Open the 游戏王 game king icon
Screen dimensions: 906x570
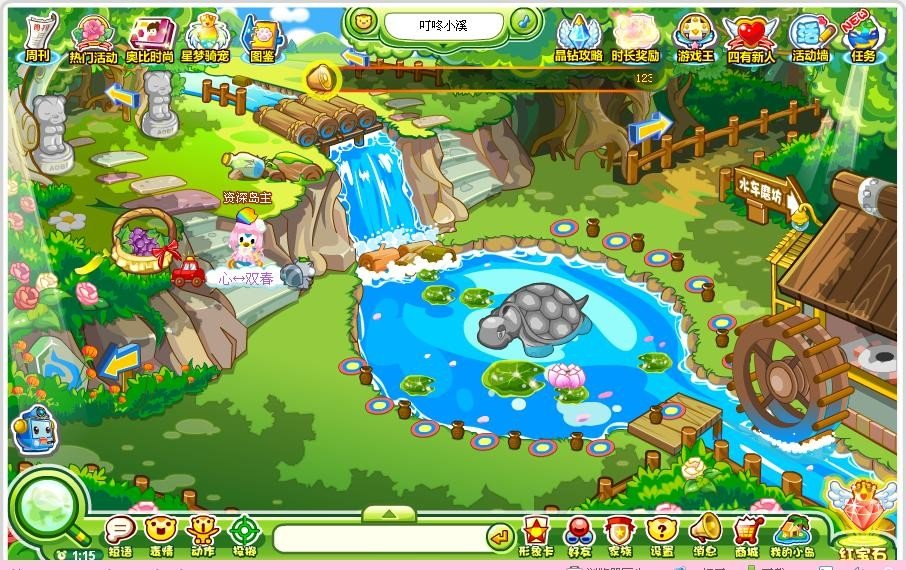694,38
